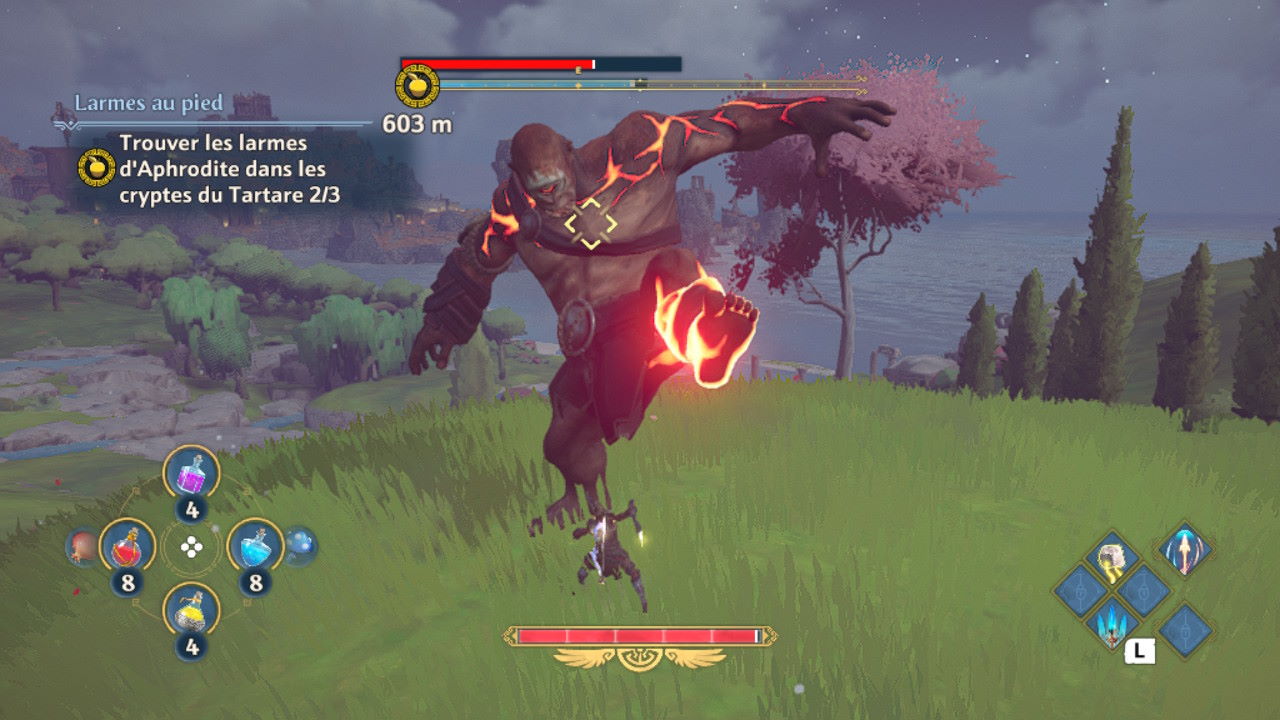The width and height of the screenshot is (1280, 720).
Task: Click the golden apple quest icon
Action: (96, 167)
